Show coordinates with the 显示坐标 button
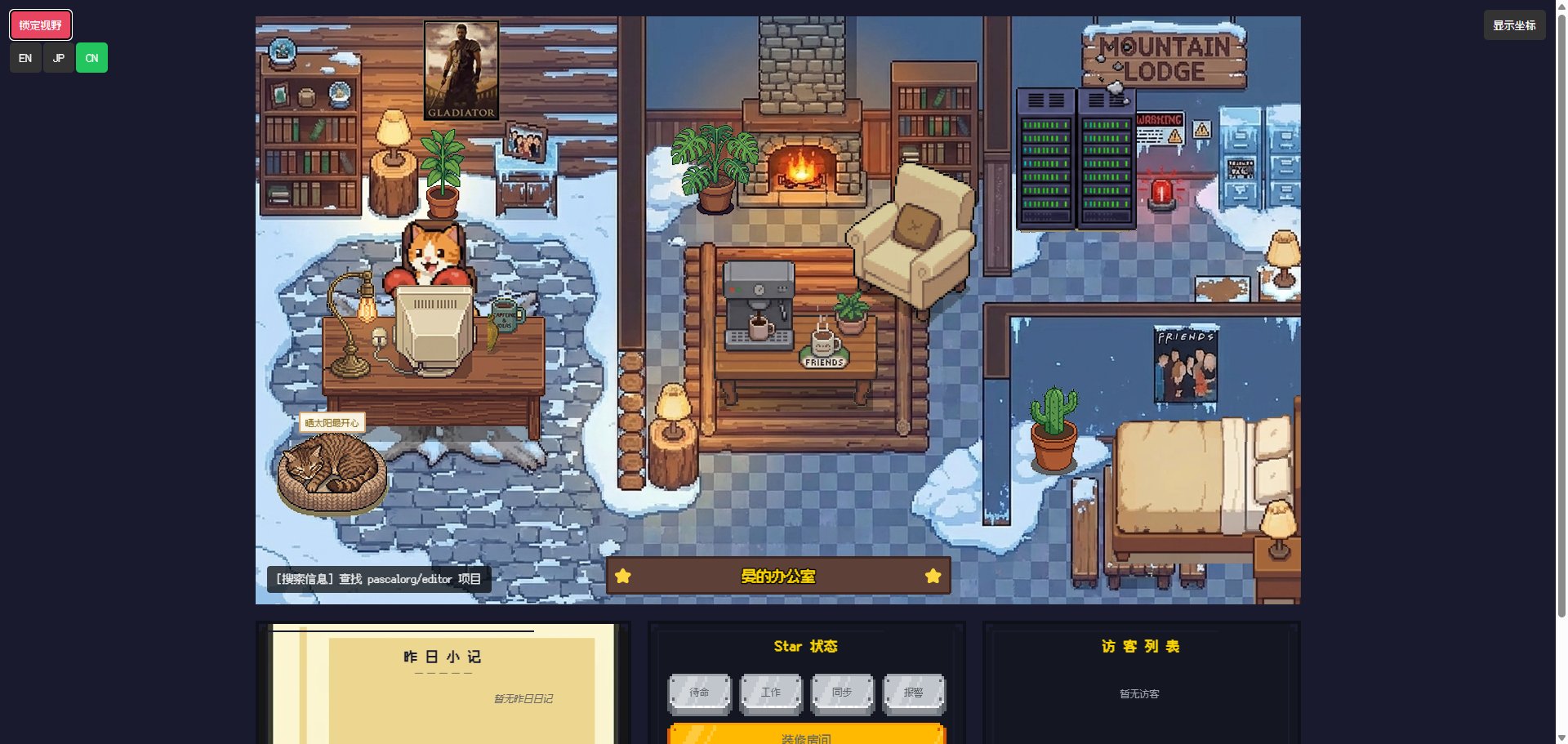 coord(1514,25)
